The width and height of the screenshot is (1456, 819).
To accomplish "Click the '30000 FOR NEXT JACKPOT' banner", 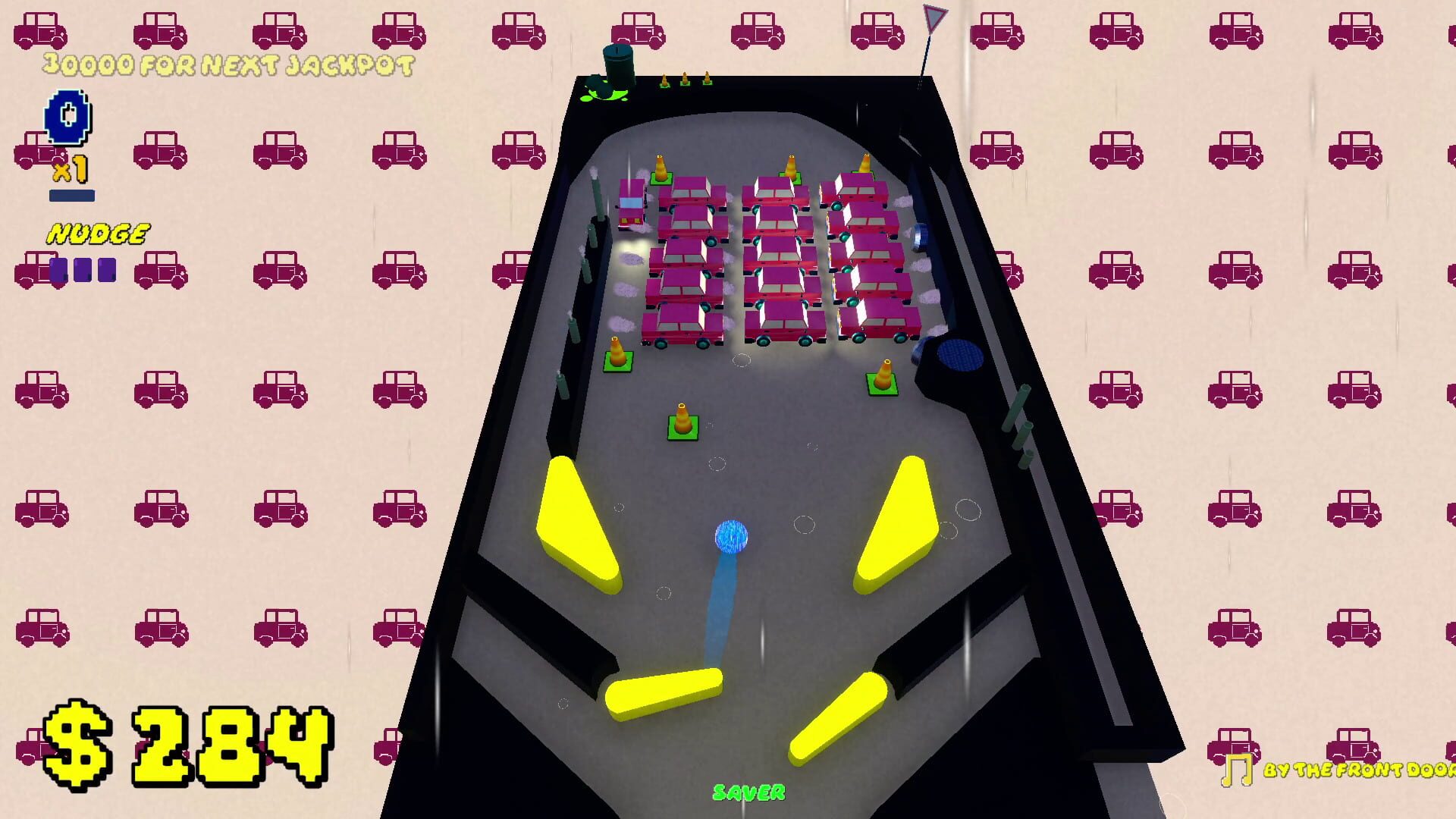I will 227,64.
